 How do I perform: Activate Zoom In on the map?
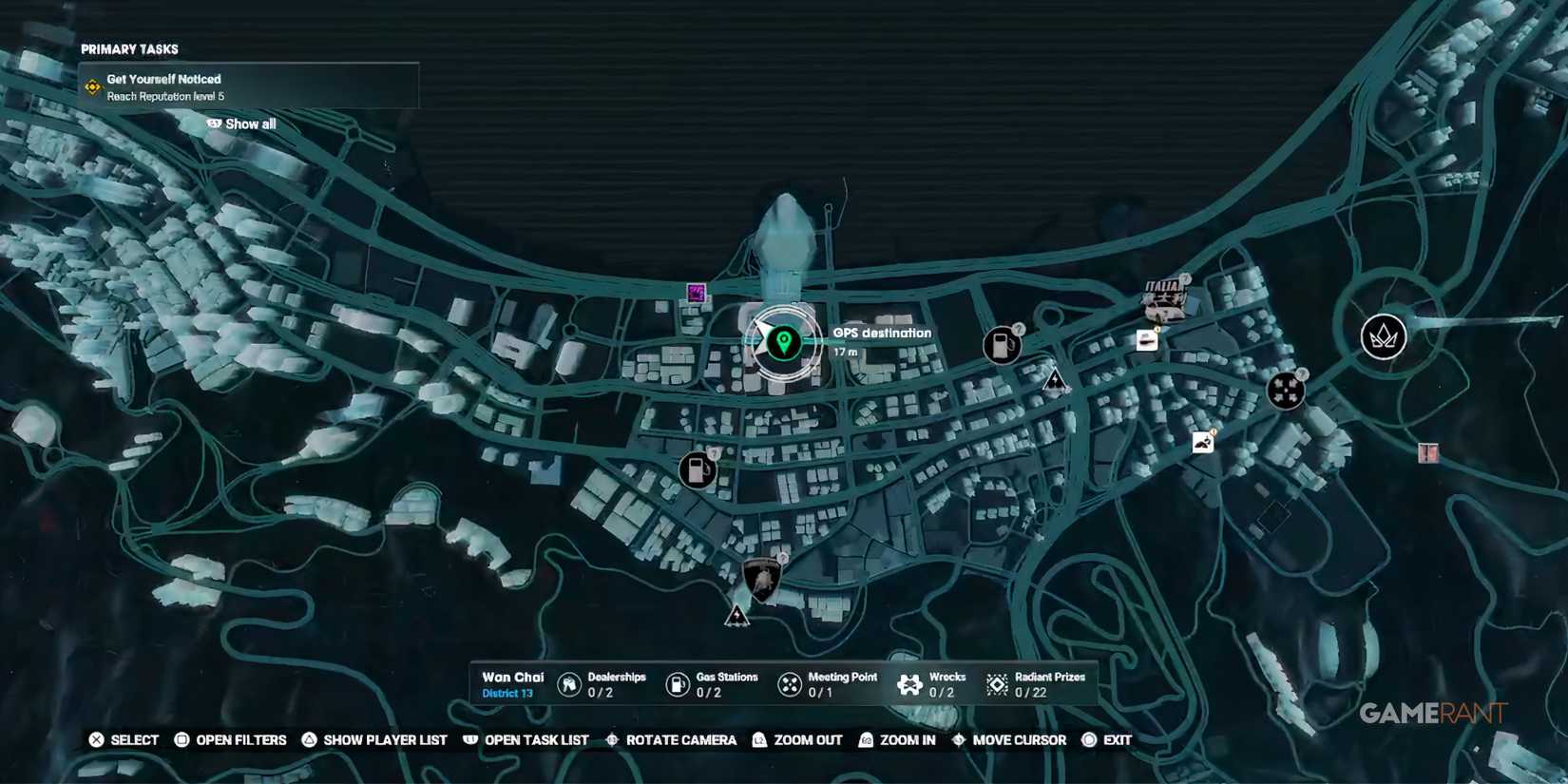pos(899,739)
